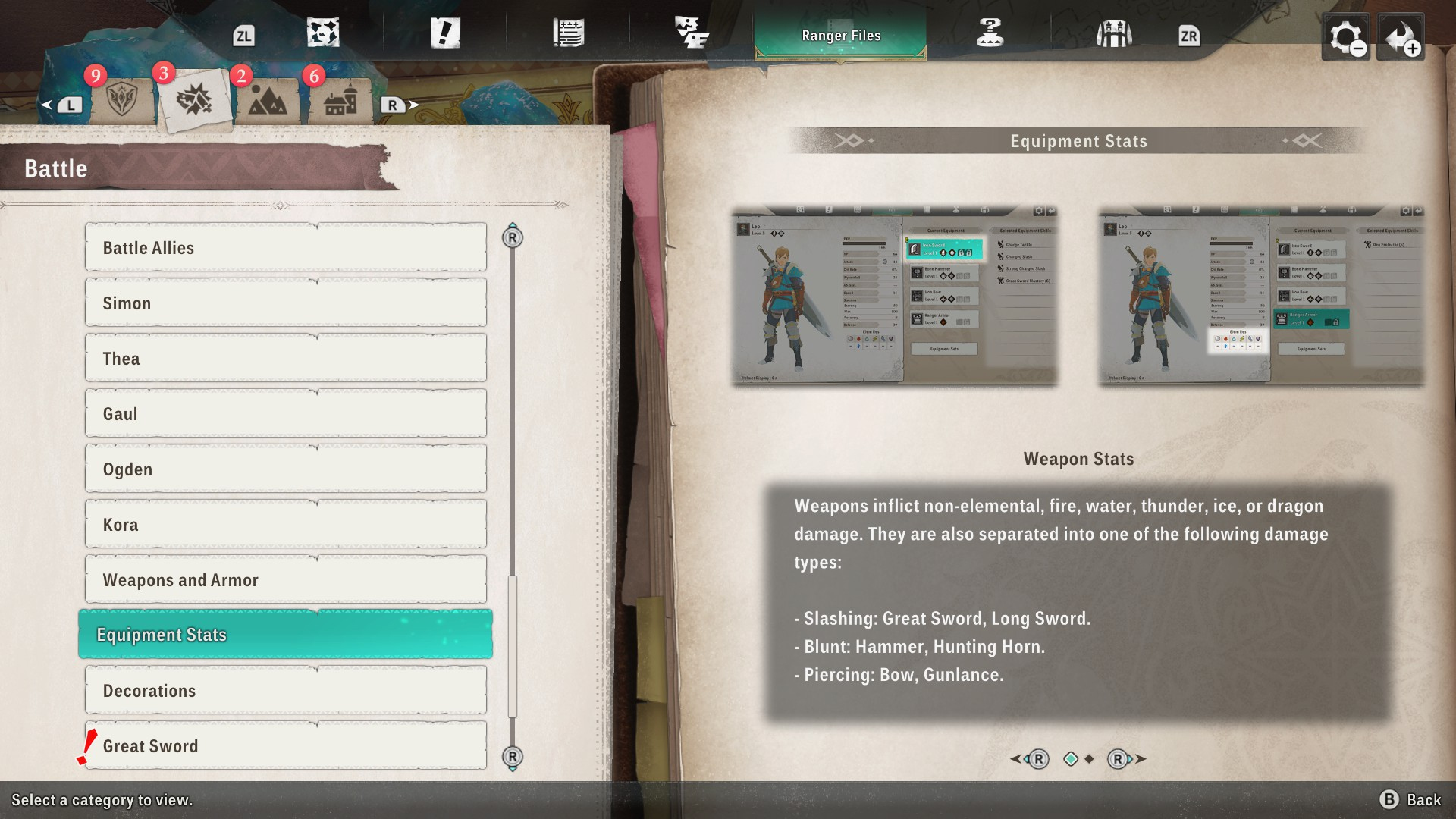Enlarge the first Equipment Stats screenshot
The image size is (1456, 819).
pos(894,296)
